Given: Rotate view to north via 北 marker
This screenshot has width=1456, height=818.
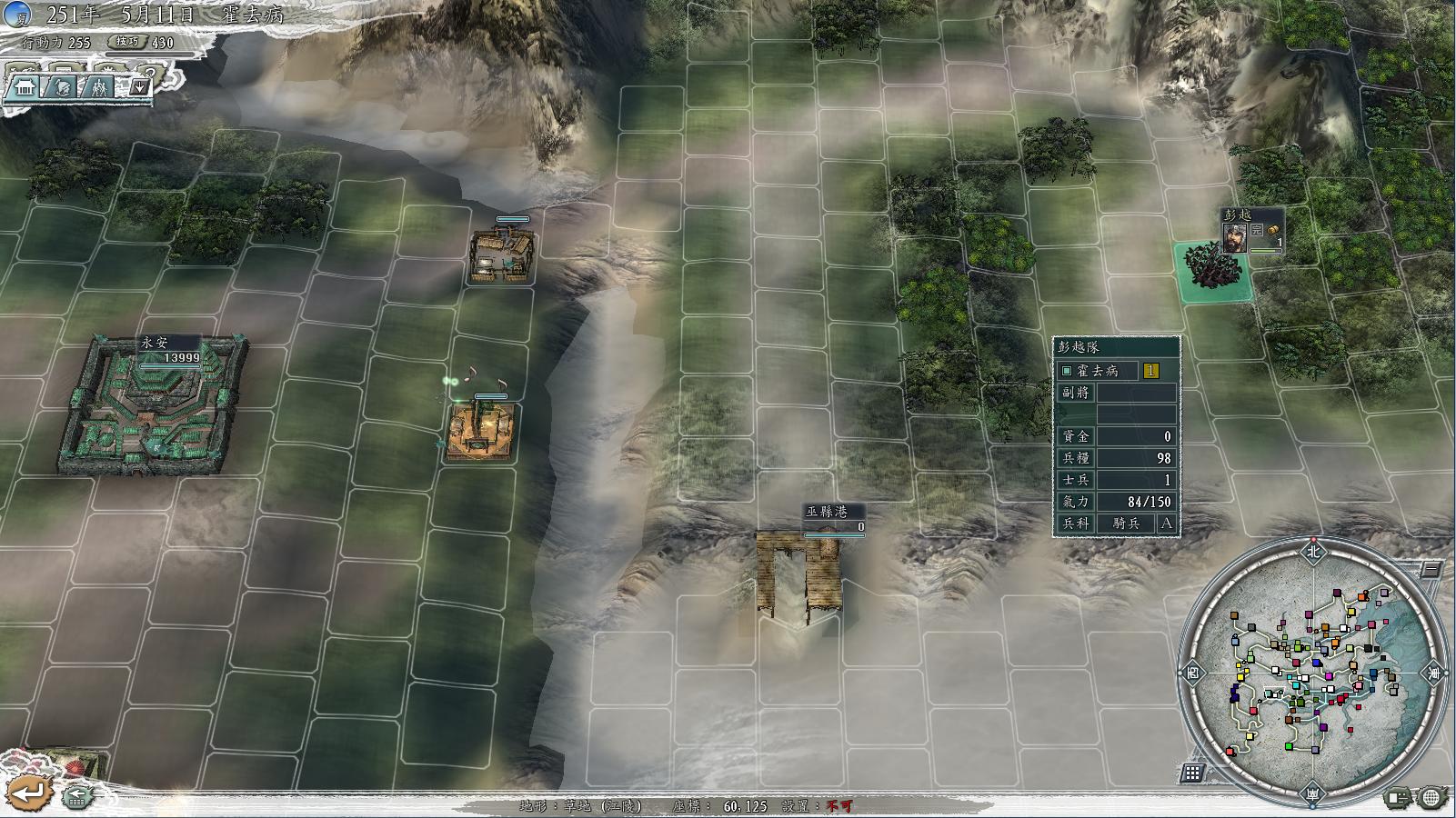Looking at the screenshot, I should (1312, 550).
